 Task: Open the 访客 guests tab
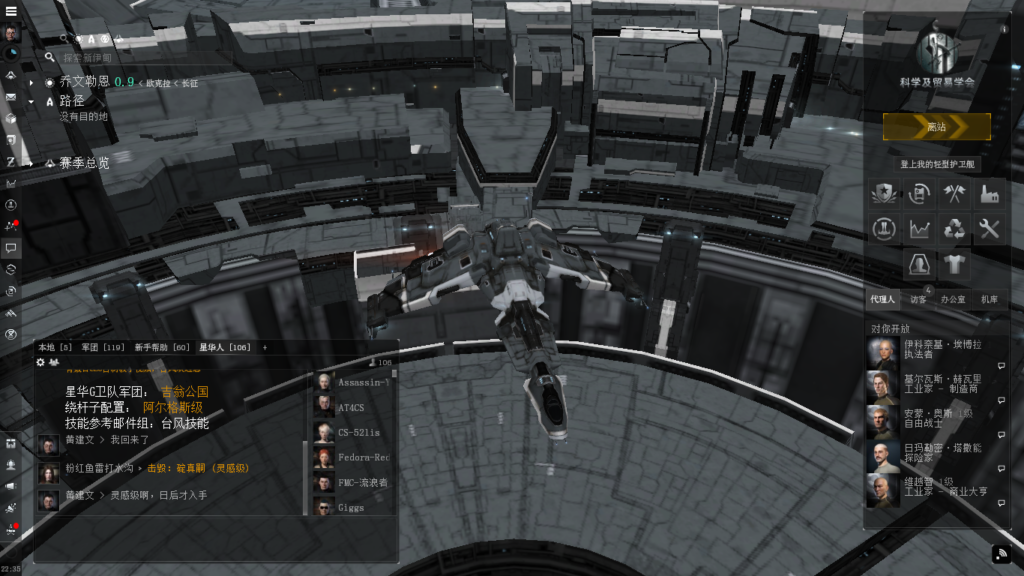[918, 299]
